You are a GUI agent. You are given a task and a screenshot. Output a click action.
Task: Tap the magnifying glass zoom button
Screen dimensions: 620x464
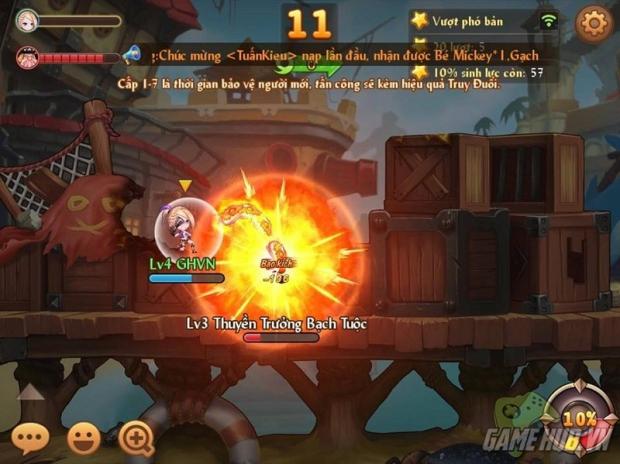(136, 437)
